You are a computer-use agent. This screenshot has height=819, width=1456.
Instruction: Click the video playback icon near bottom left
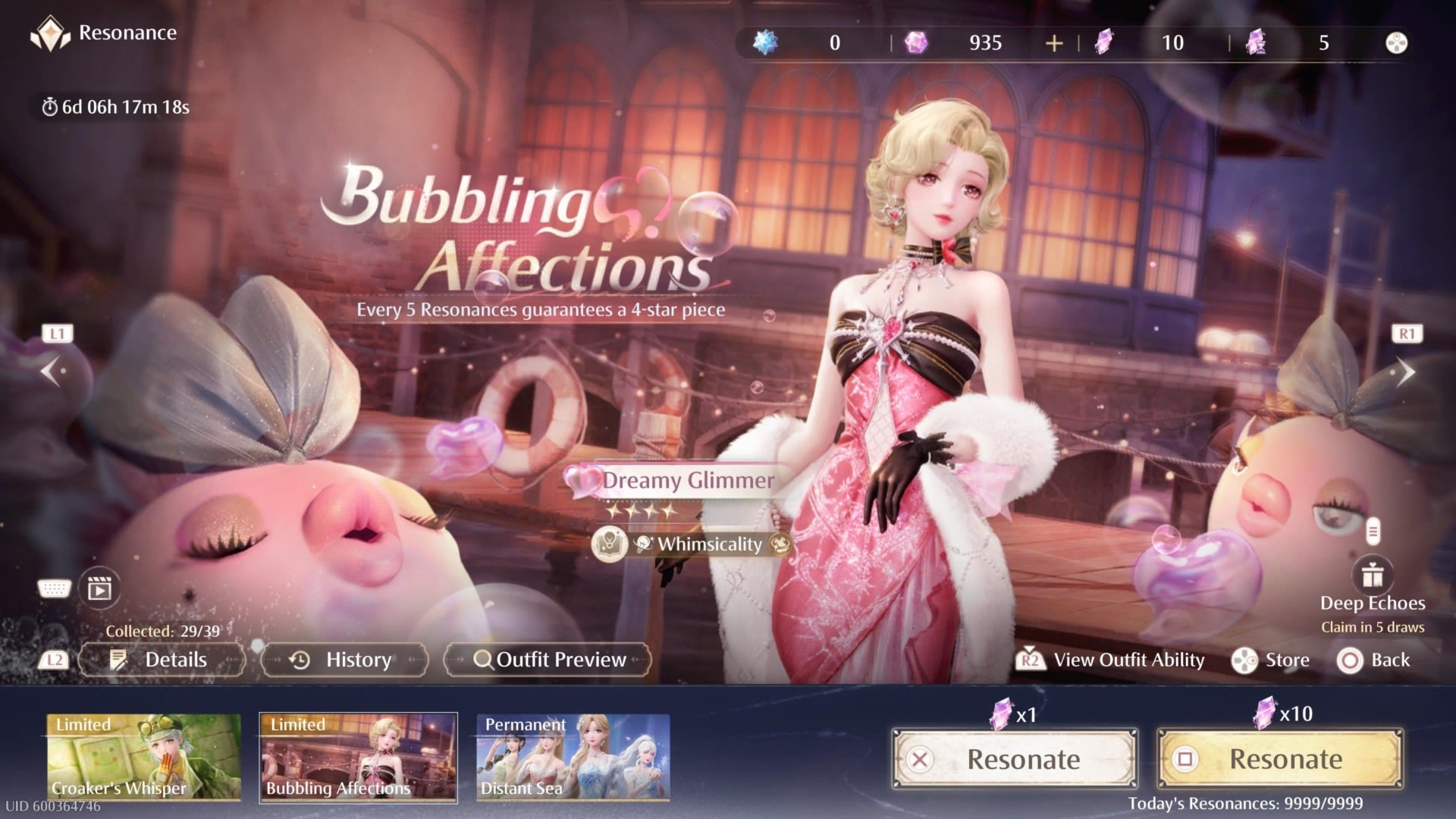pyautogui.click(x=99, y=588)
